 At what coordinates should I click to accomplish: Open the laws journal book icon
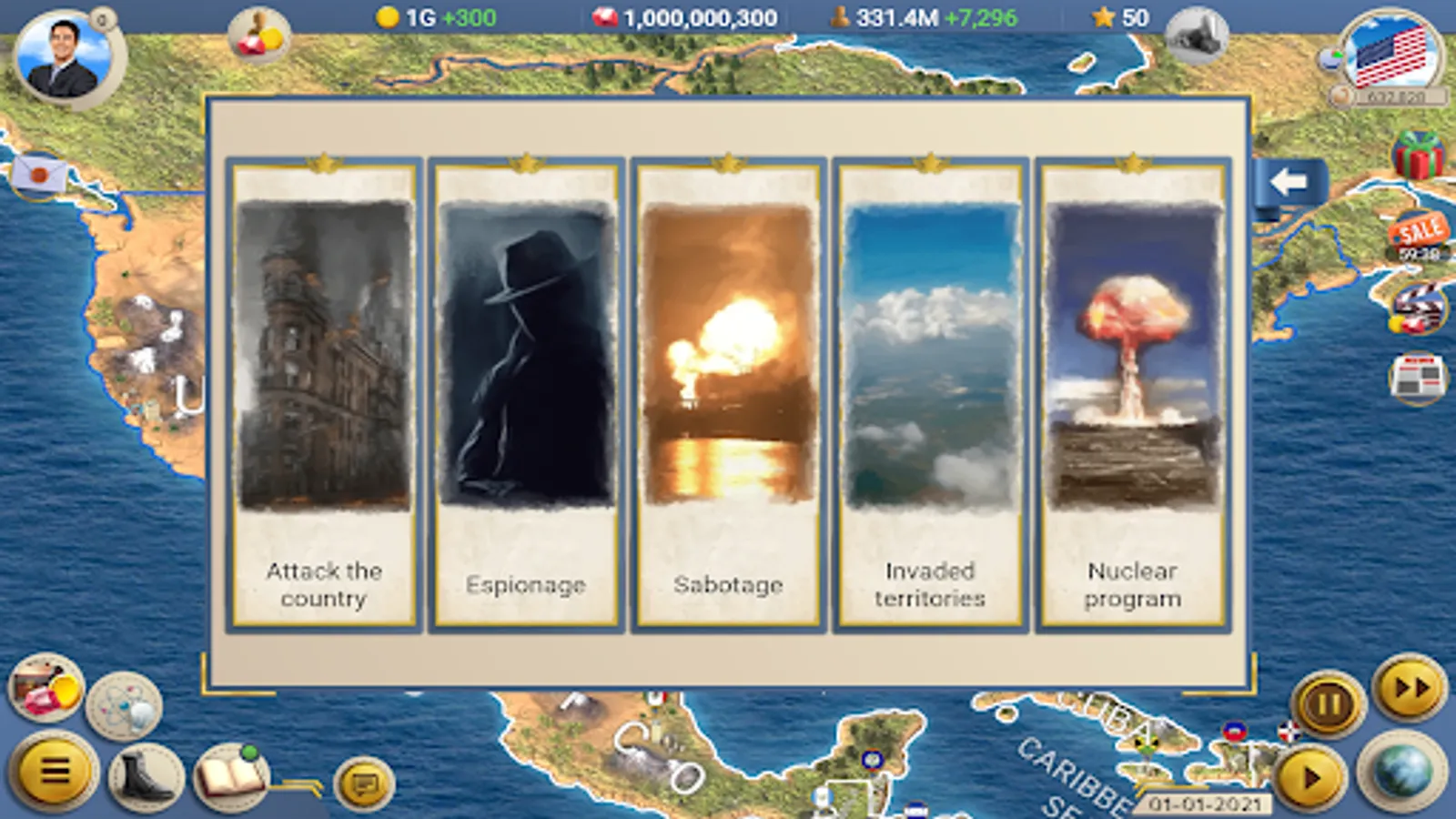[228, 775]
